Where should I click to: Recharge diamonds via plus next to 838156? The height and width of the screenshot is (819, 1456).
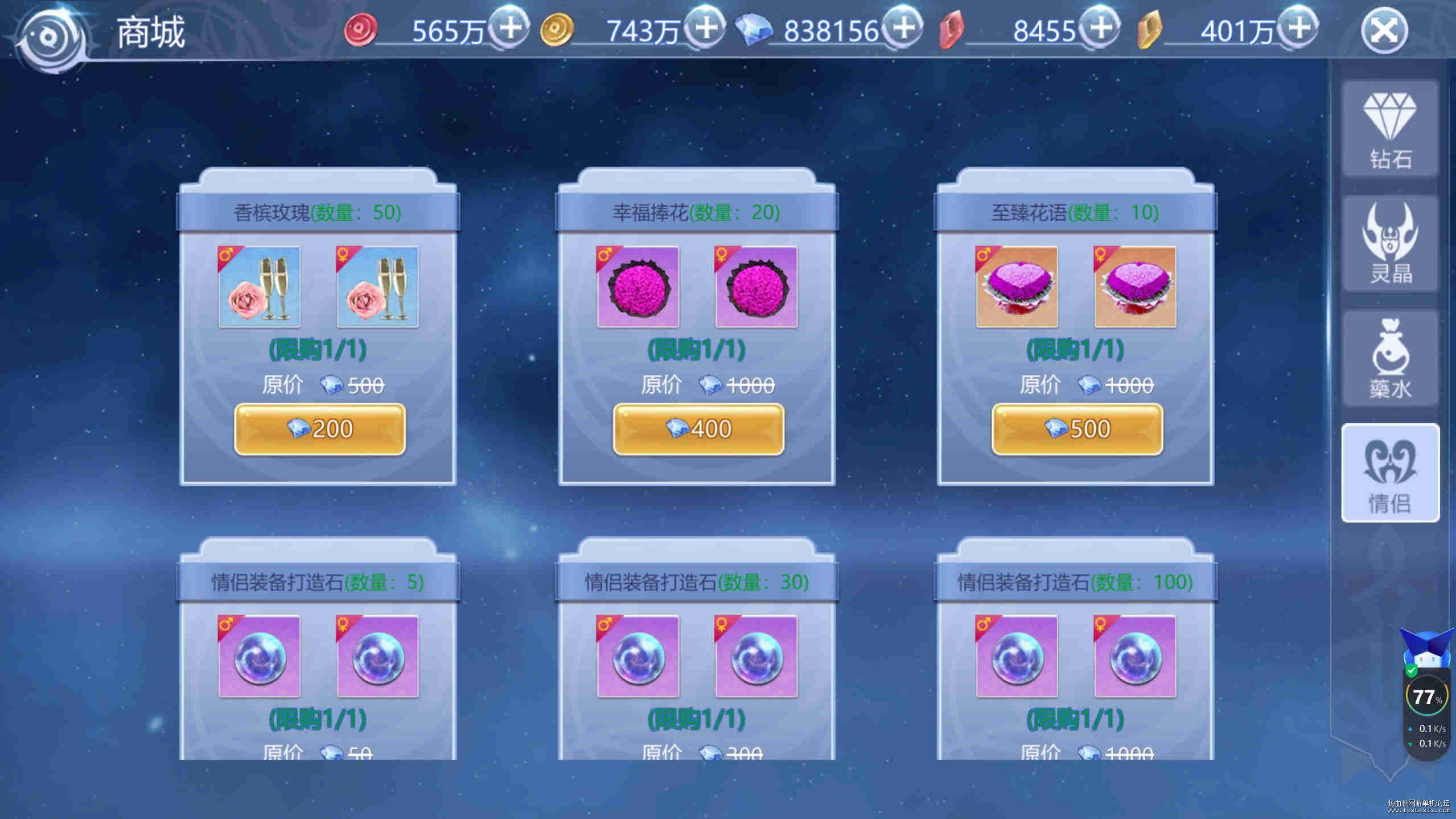click(x=902, y=27)
